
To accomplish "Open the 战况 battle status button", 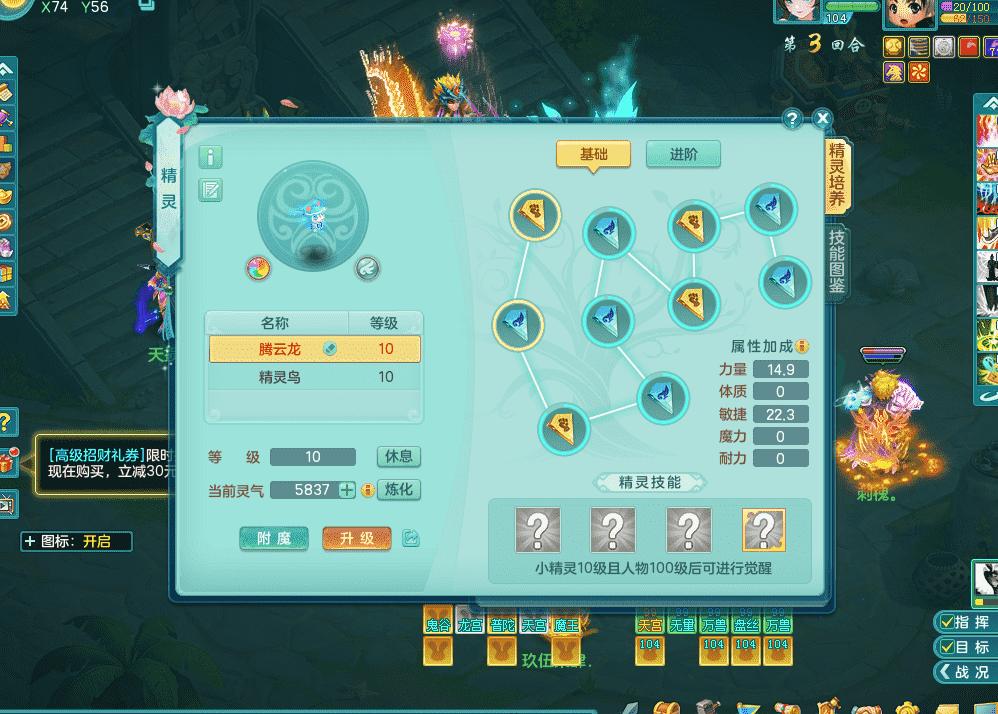I will tap(962, 672).
